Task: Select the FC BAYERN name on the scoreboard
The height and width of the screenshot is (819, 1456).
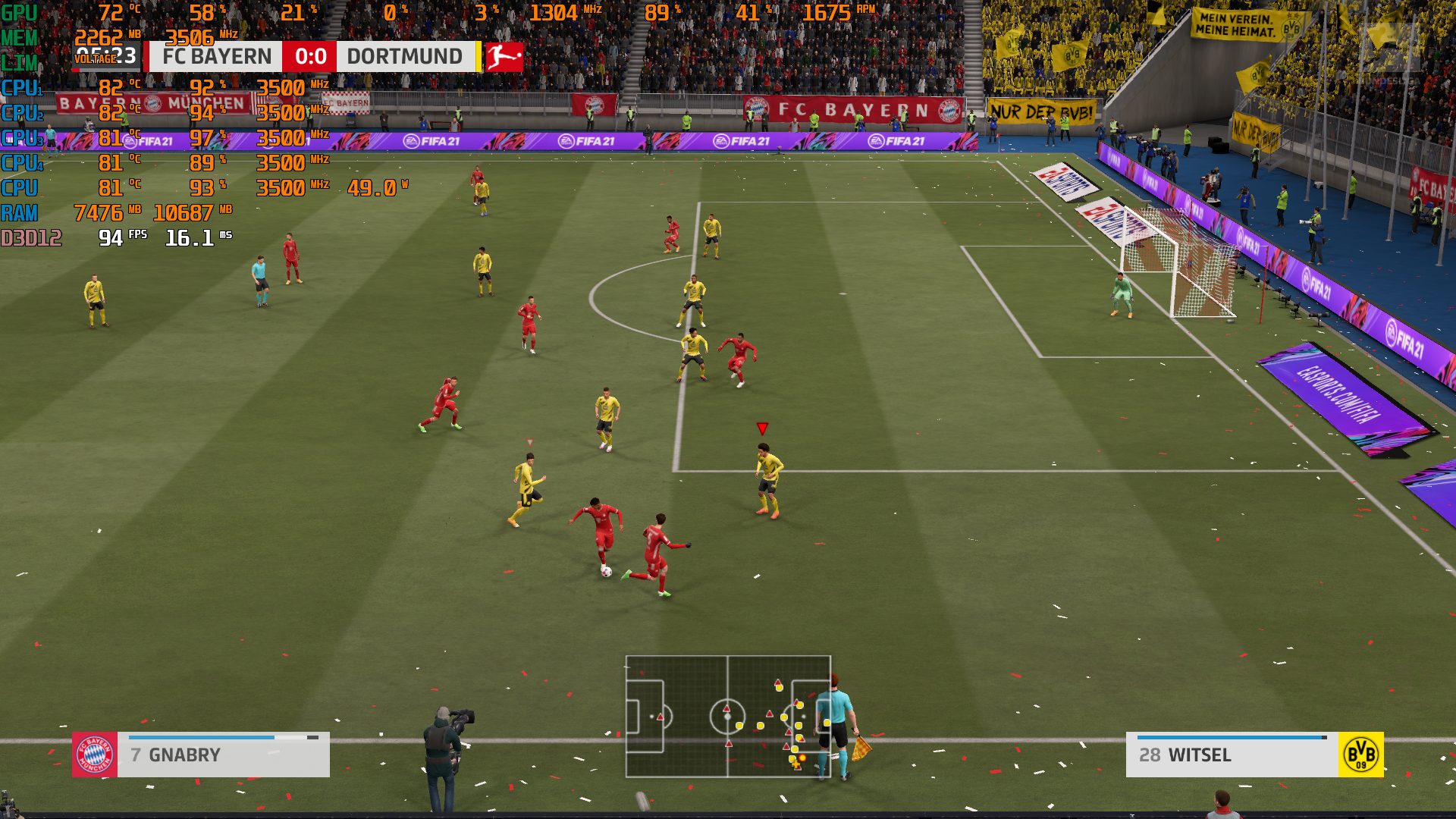Action: pyautogui.click(x=215, y=55)
